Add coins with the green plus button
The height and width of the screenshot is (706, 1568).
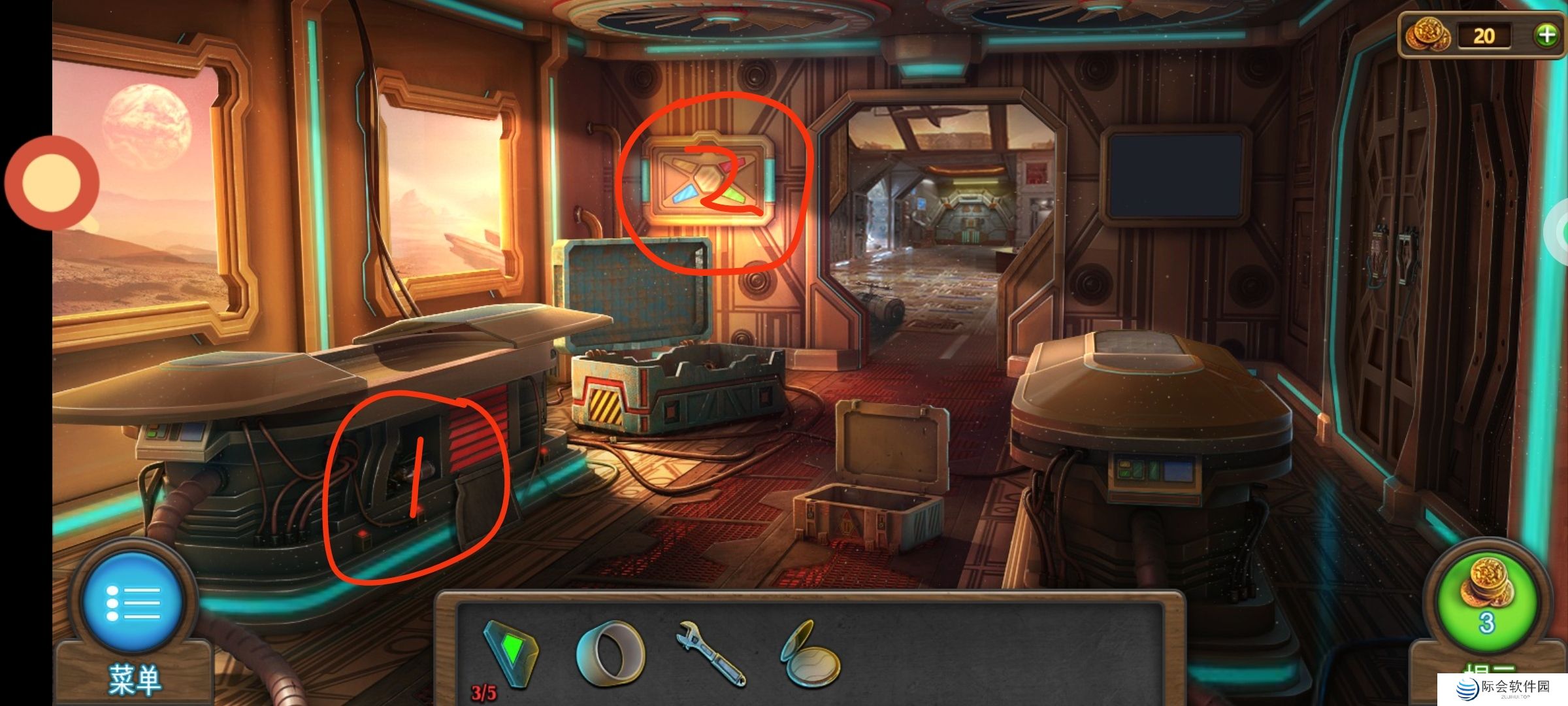[1546, 35]
